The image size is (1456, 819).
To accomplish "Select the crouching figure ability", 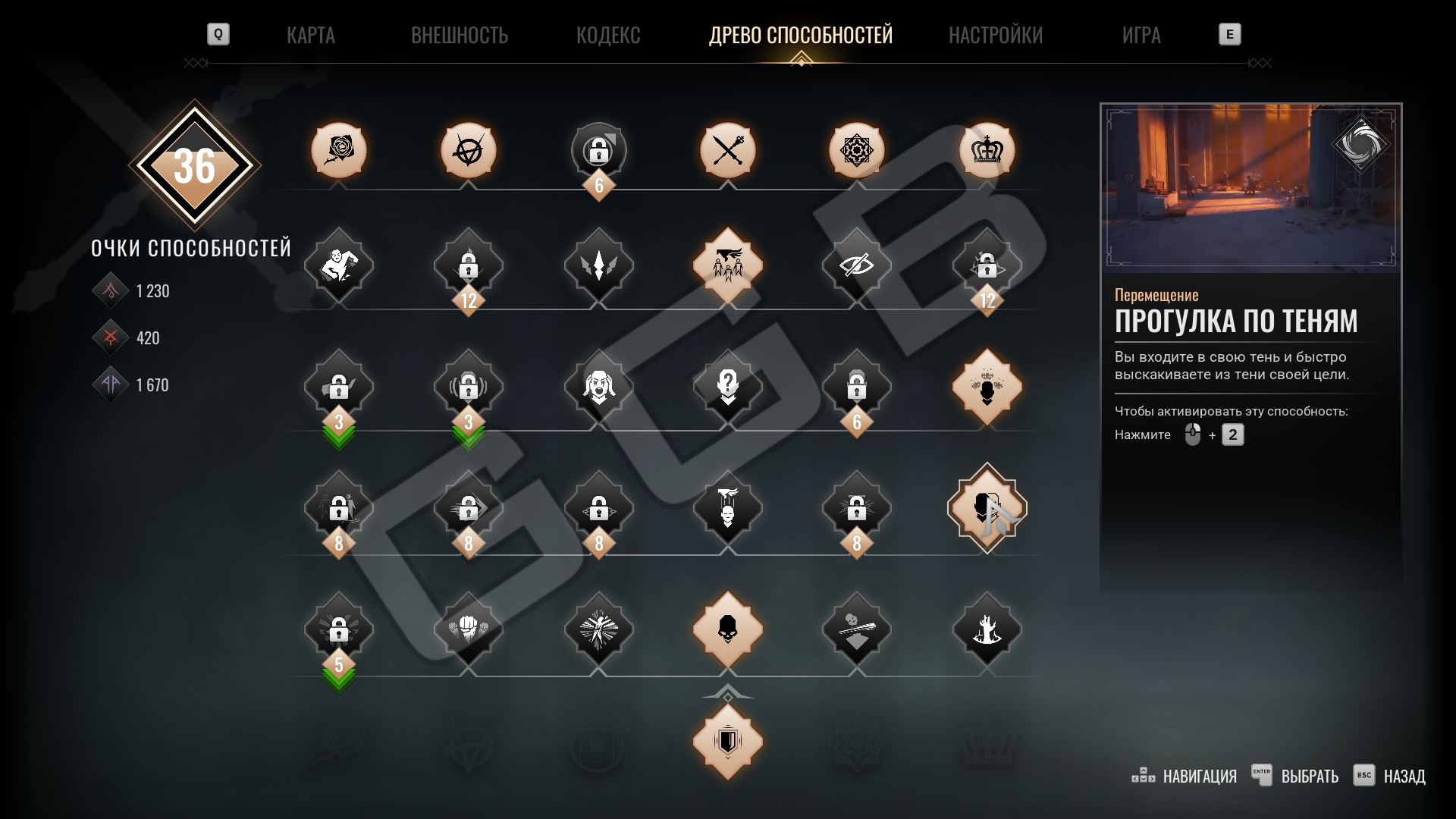I will [339, 265].
